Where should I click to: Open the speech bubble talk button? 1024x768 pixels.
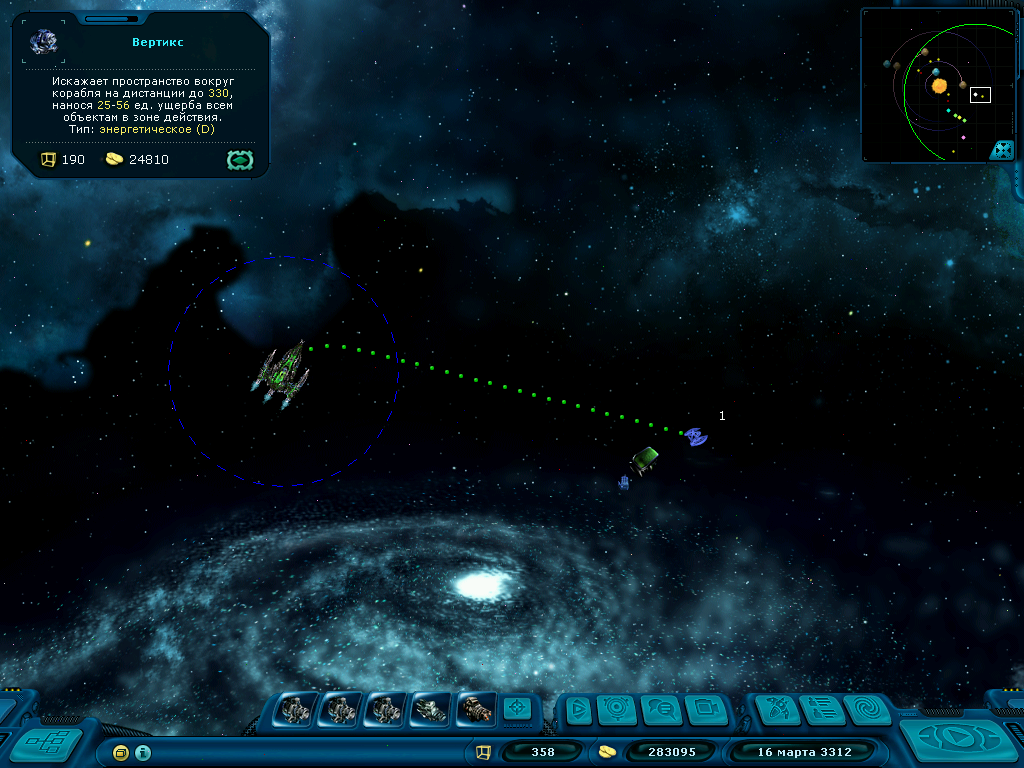coord(662,710)
